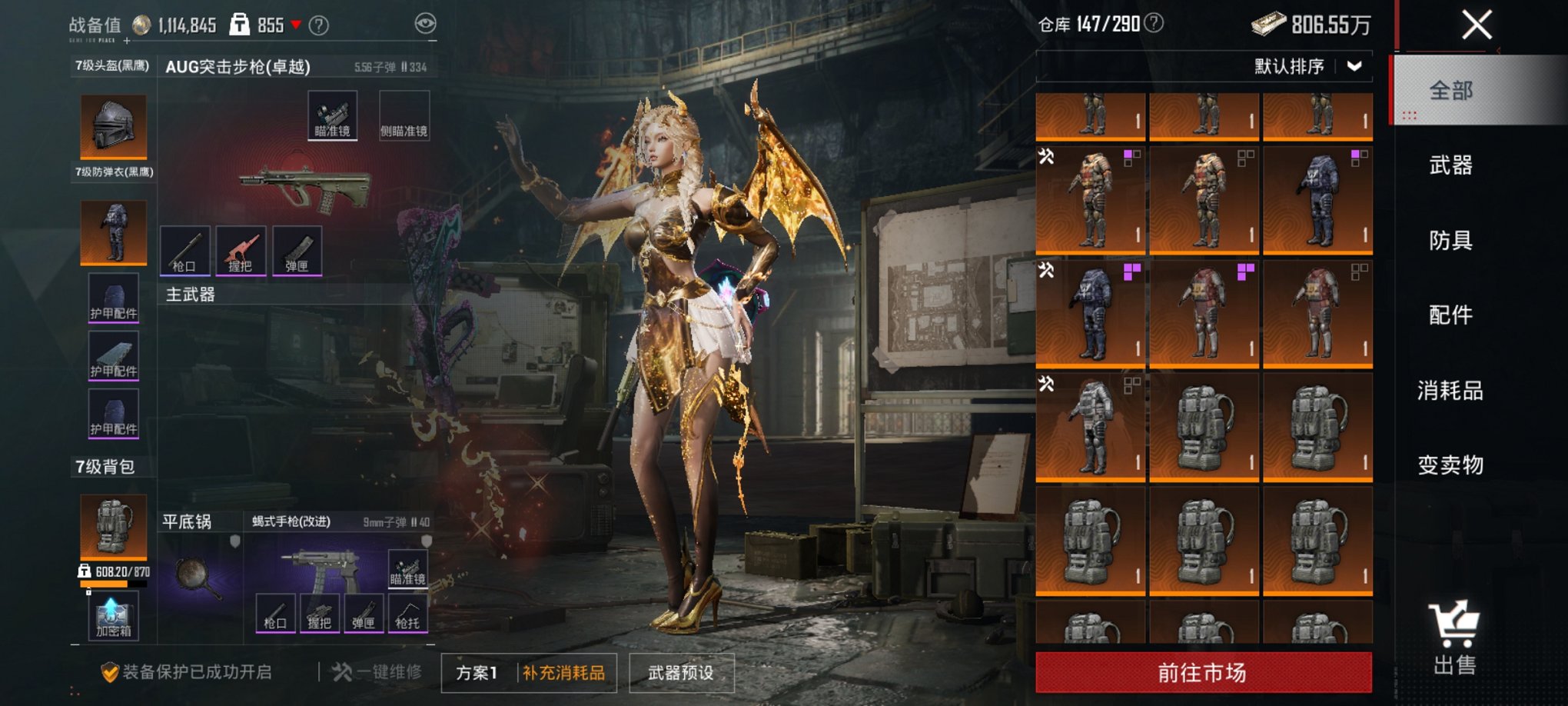Select the equipped 7级头盔 helmet slot
1568x706 pixels.
click(x=113, y=126)
